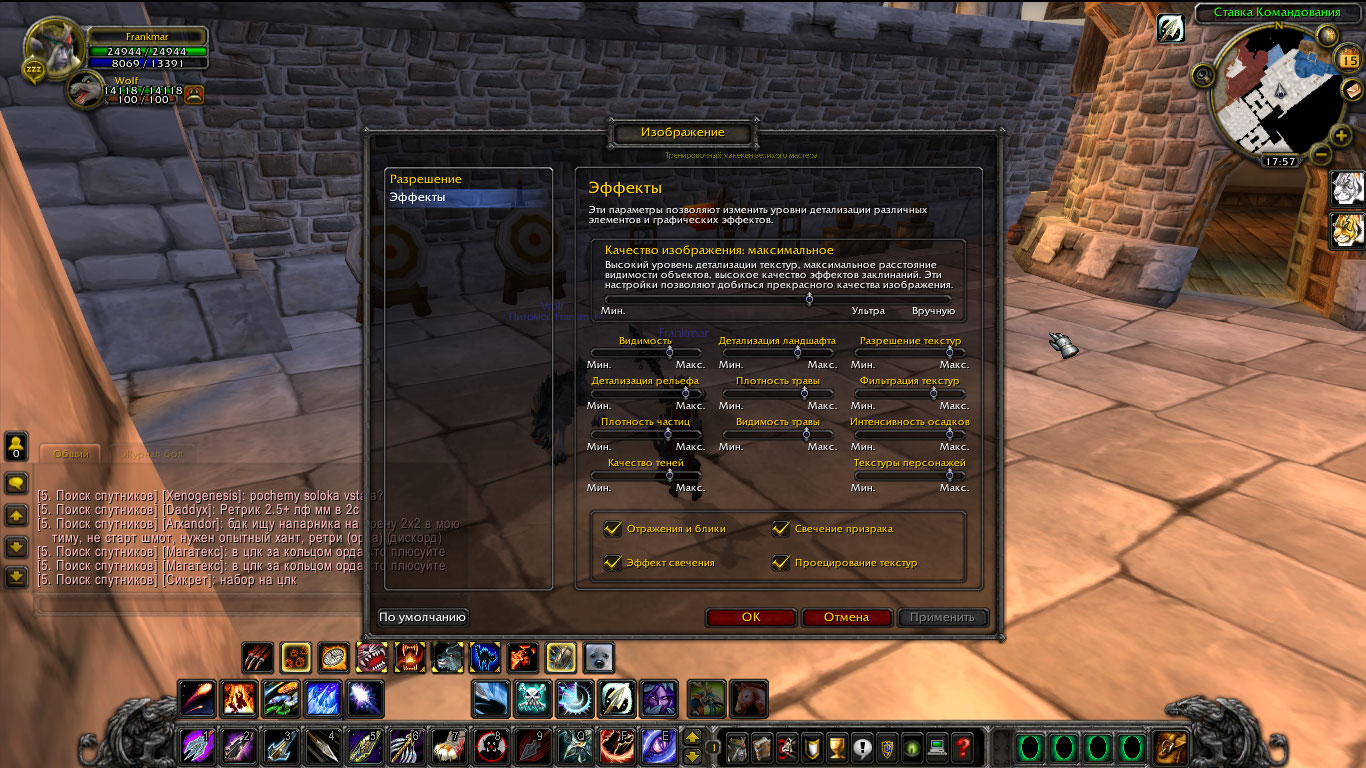Toggle the Свечение призрака checkbox

coord(781,529)
